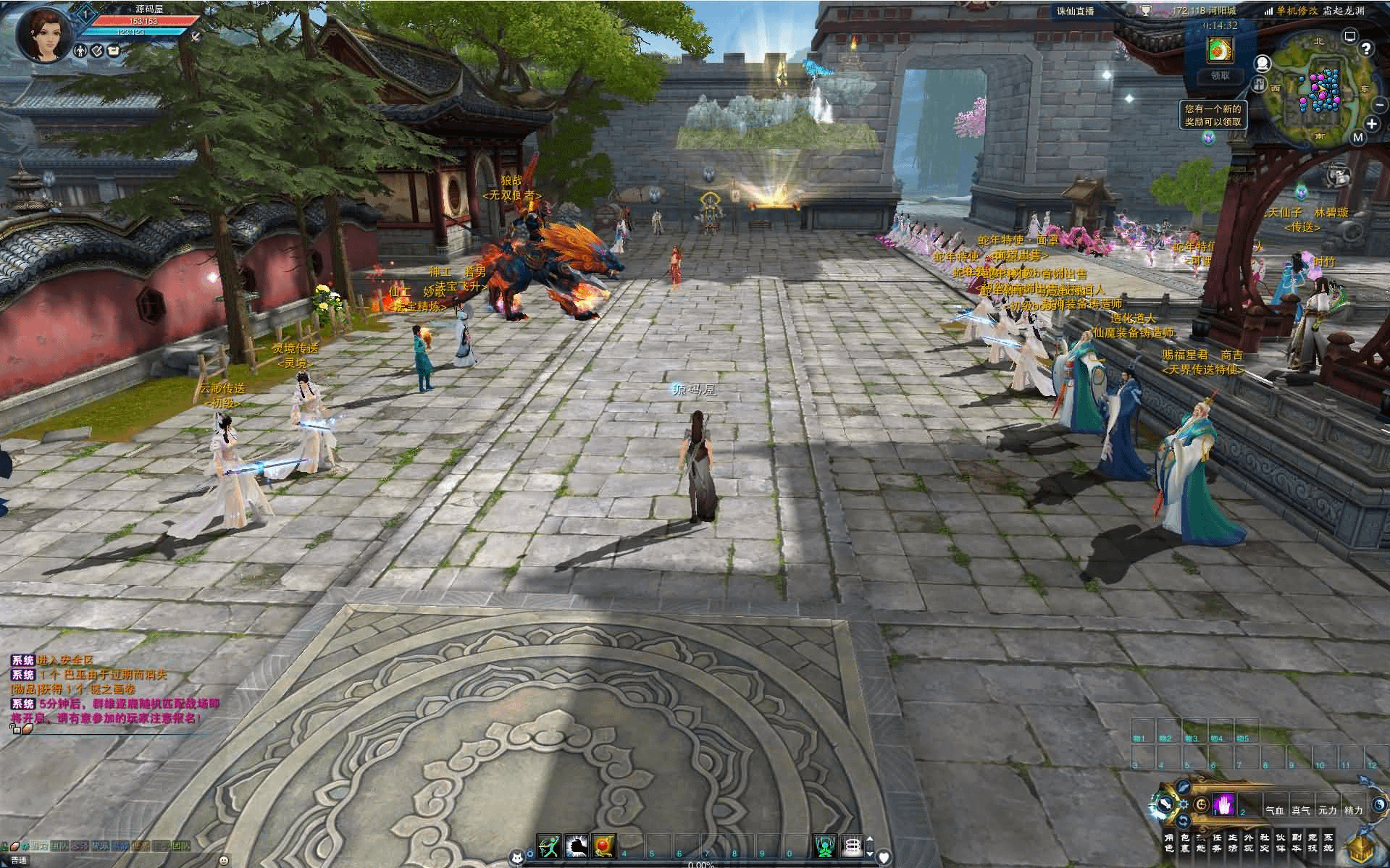
Task: Trigger the purple hand skill slot
Action: 1223,805
